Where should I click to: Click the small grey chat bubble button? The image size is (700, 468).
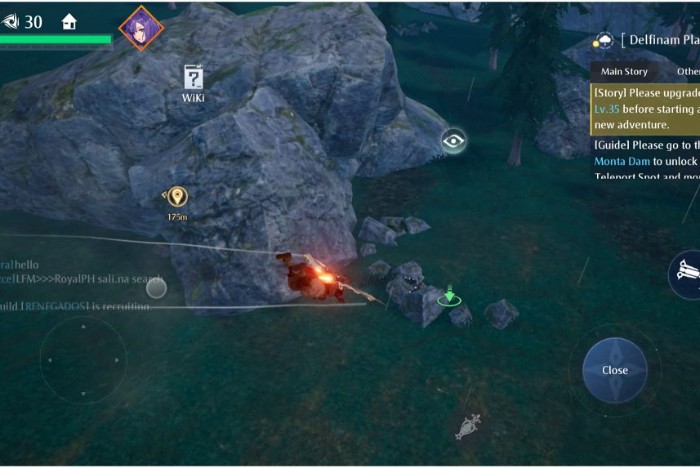pos(156,288)
